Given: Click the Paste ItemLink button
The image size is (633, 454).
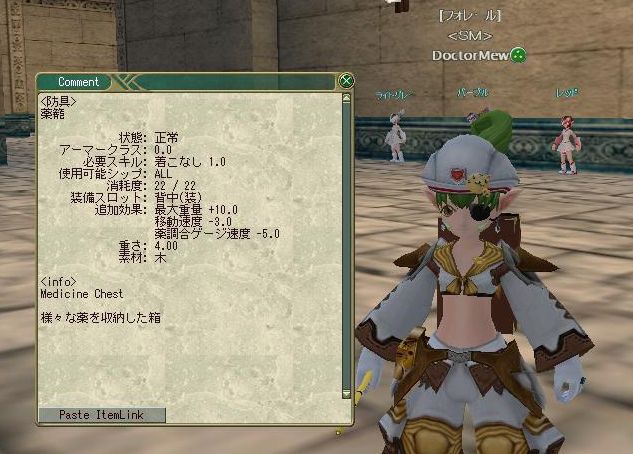Looking at the screenshot, I should coord(101,415).
